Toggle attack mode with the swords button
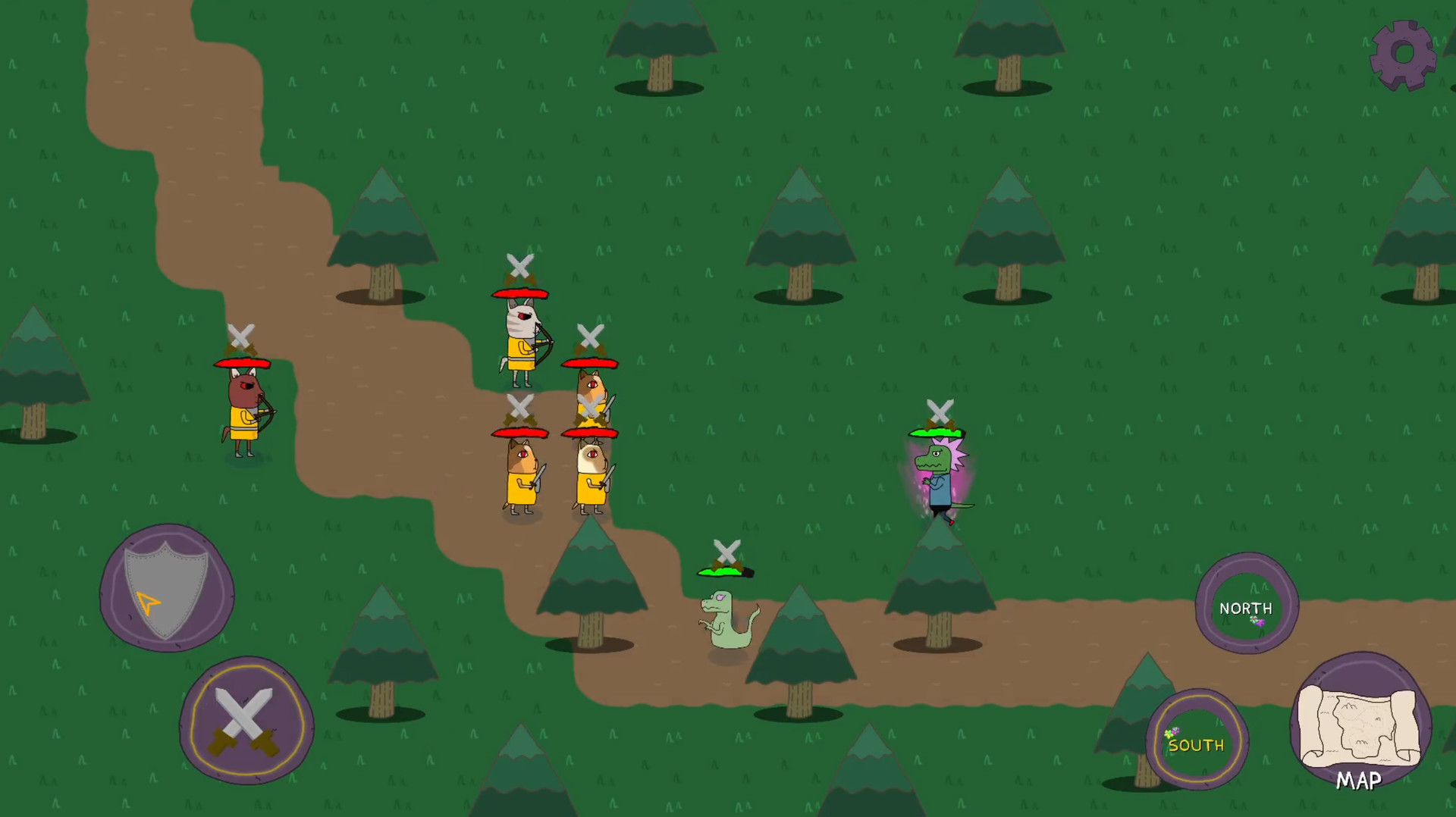This screenshot has width=1456, height=817. (x=244, y=720)
